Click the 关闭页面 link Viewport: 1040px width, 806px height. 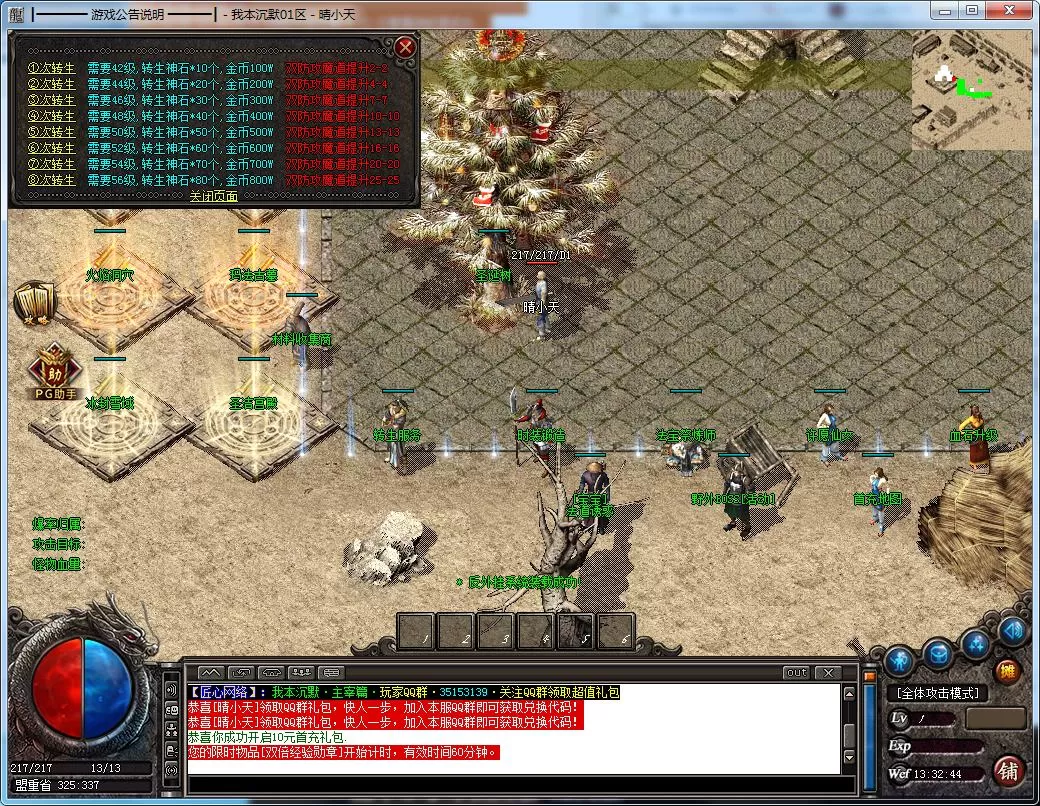(214, 196)
